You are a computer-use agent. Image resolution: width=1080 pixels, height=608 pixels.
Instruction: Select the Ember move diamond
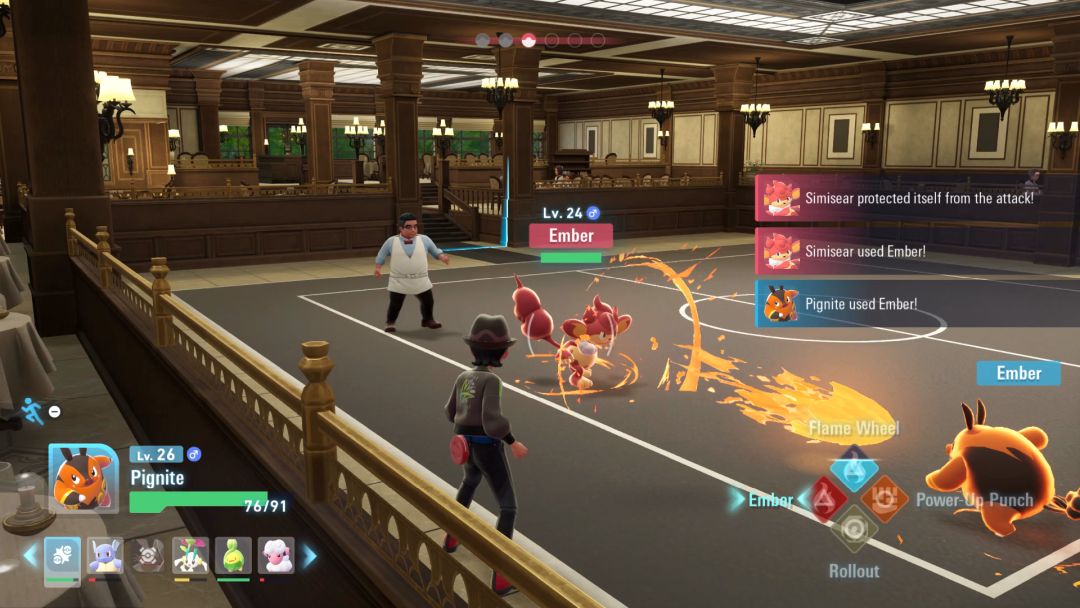click(x=824, y=499)
